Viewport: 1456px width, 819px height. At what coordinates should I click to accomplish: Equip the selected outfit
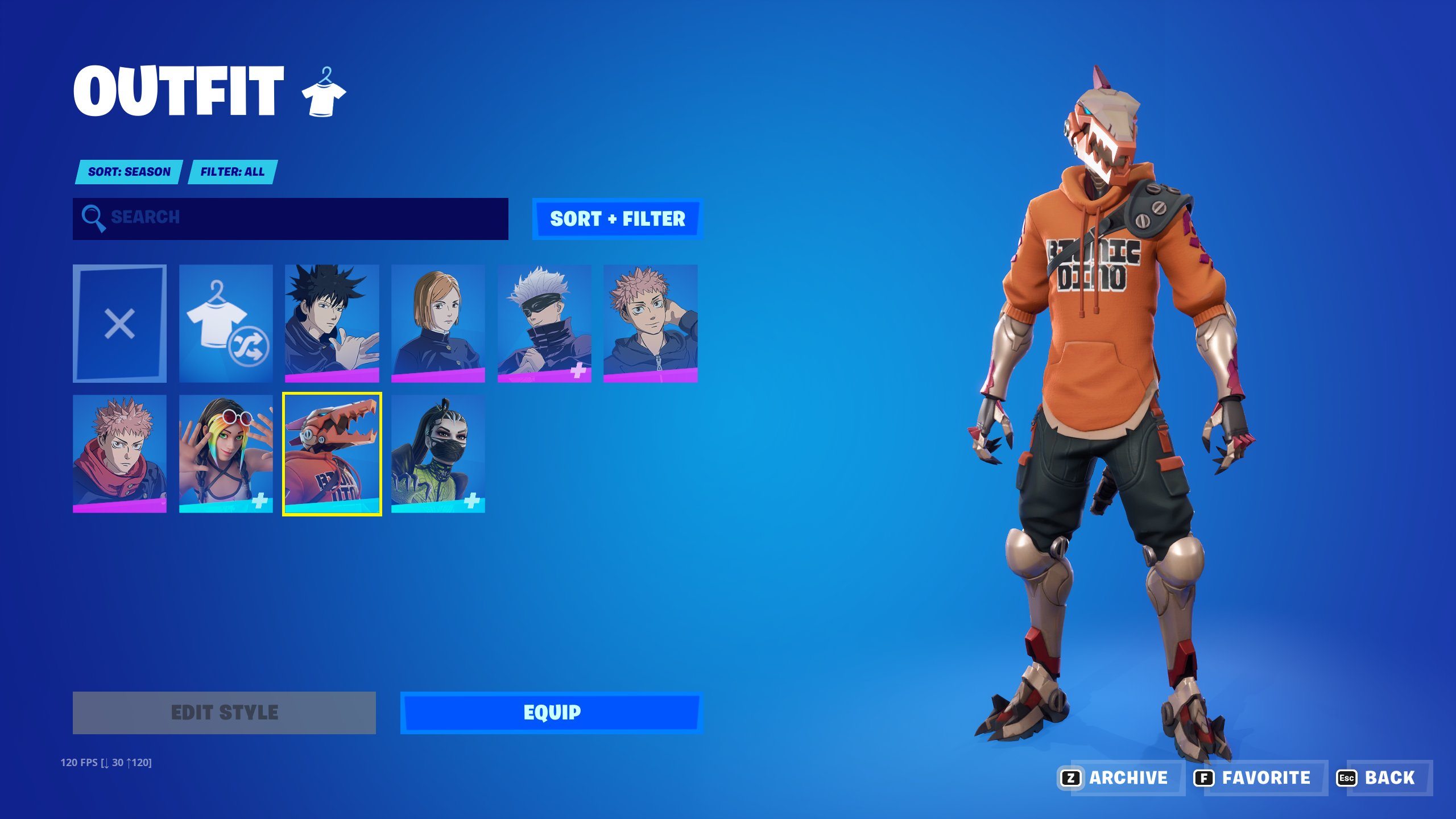click(x=551, y=713)
